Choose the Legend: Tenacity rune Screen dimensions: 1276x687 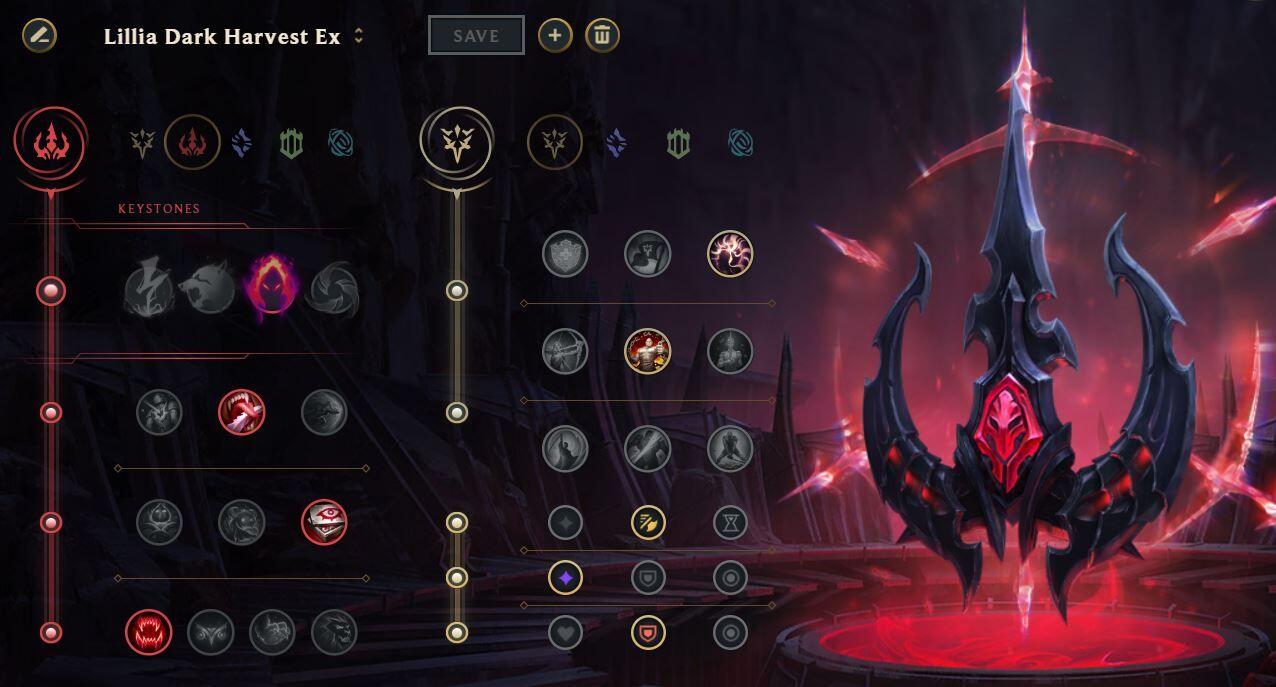tap(648, 351)
